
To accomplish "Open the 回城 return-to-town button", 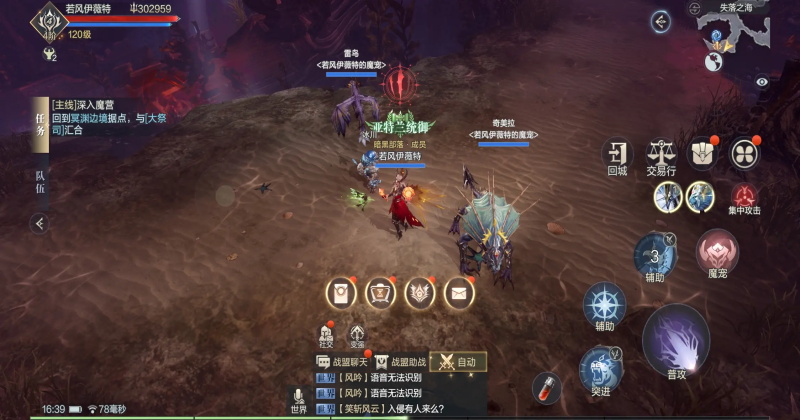I will [x=617, y=155].
